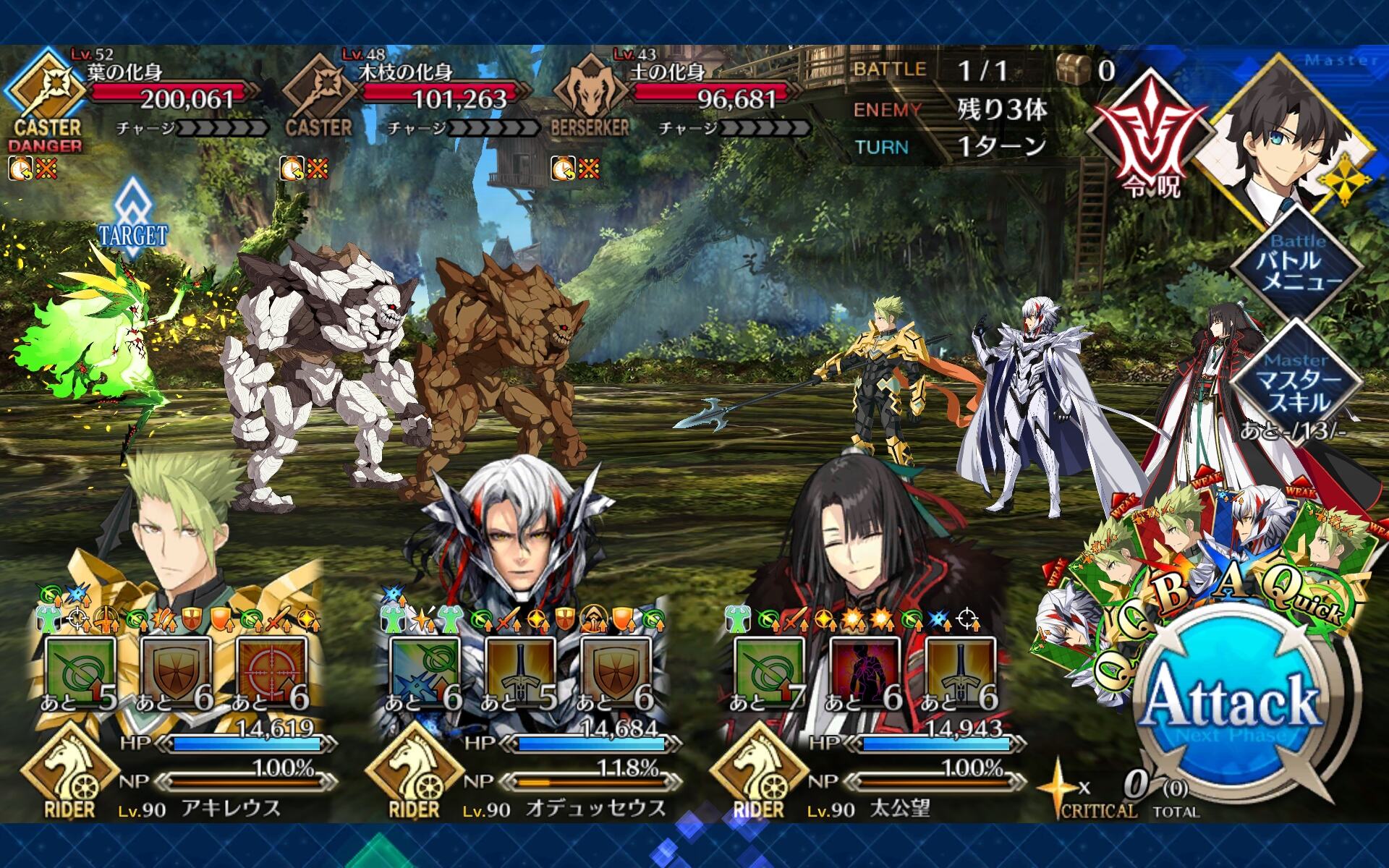
Task: Open the Battle Menu
Action: [x=1297, y=264]
